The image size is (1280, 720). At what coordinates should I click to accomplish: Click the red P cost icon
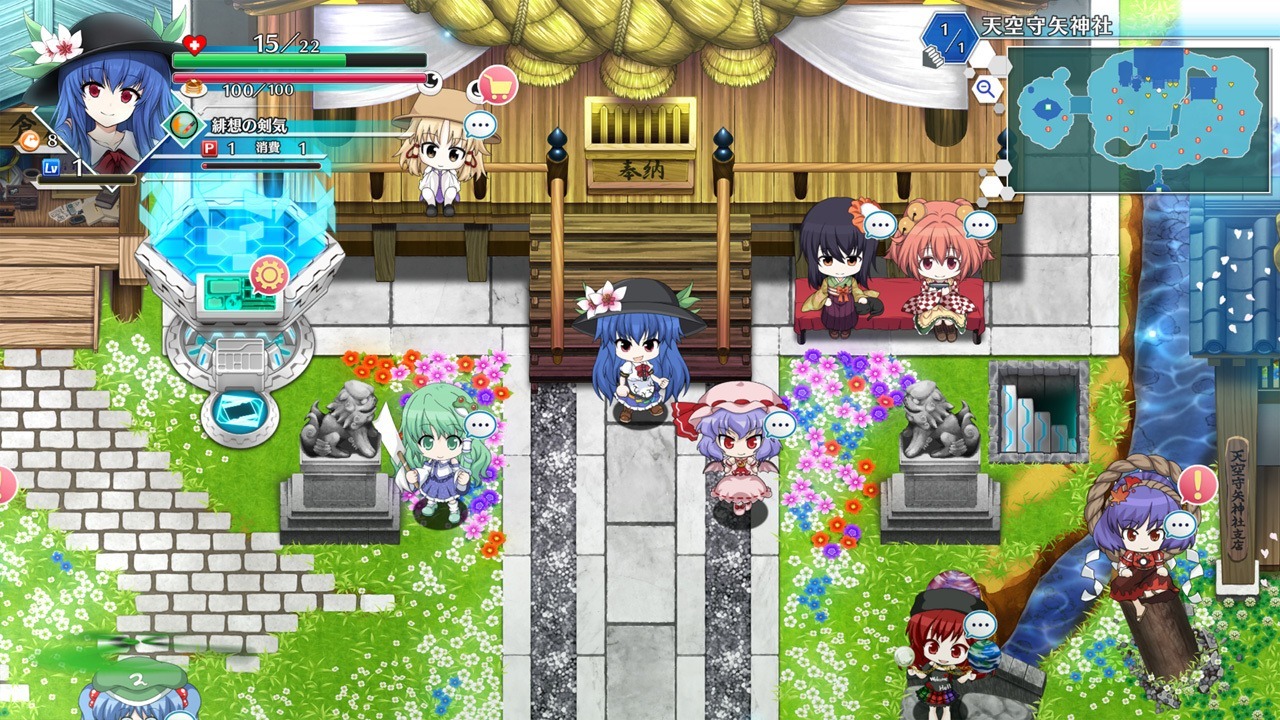pos(209,147)
